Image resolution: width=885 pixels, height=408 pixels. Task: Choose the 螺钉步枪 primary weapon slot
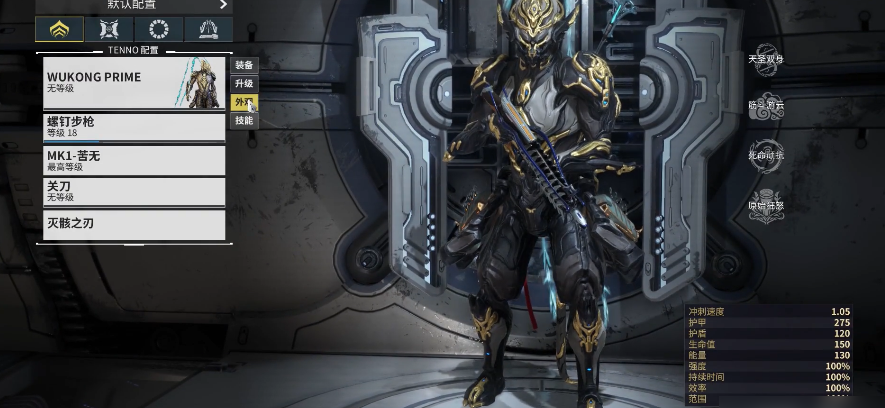[134, 126]
